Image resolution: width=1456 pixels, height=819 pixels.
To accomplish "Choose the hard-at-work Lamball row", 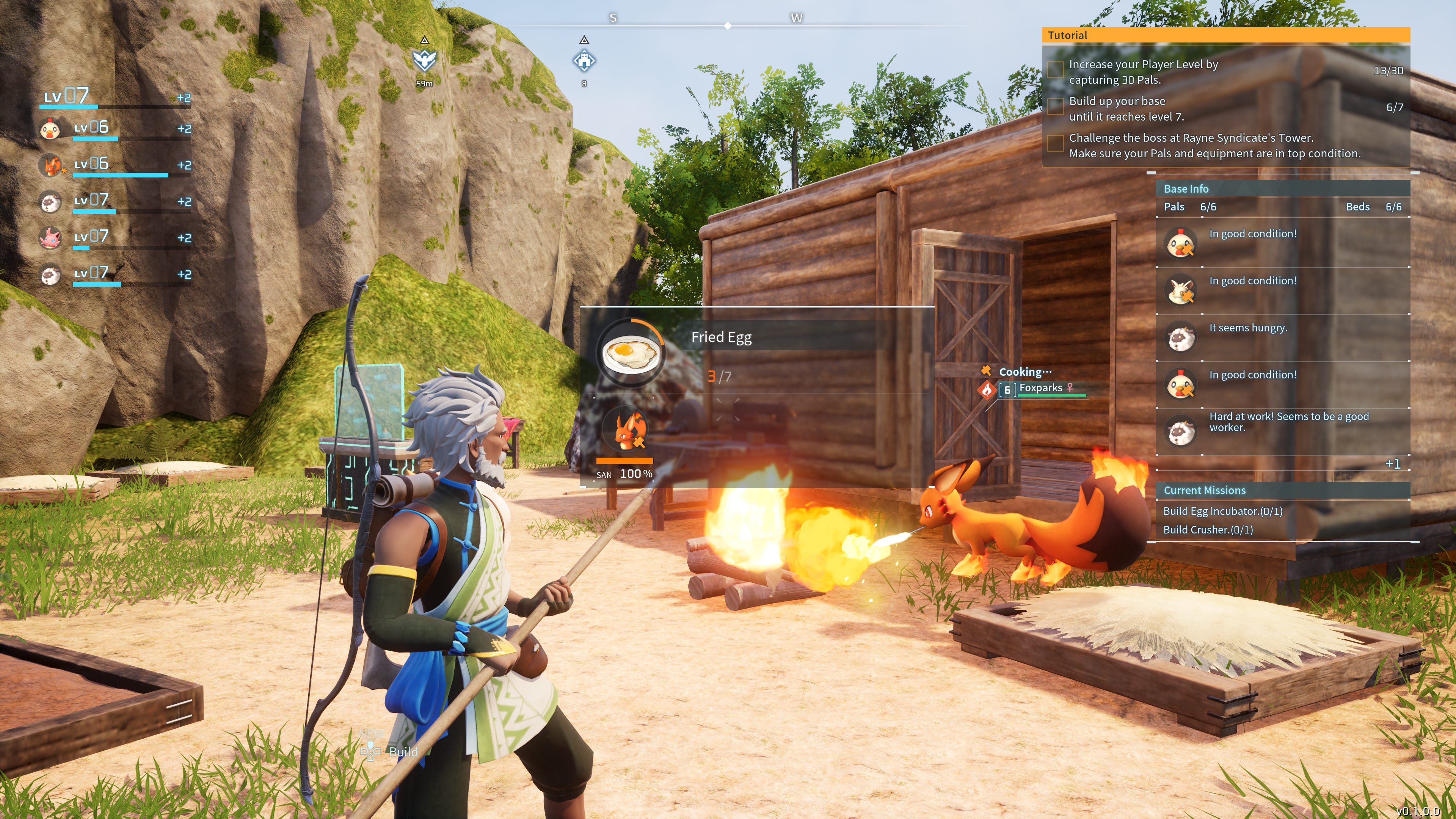I will tap(1181, 431).
